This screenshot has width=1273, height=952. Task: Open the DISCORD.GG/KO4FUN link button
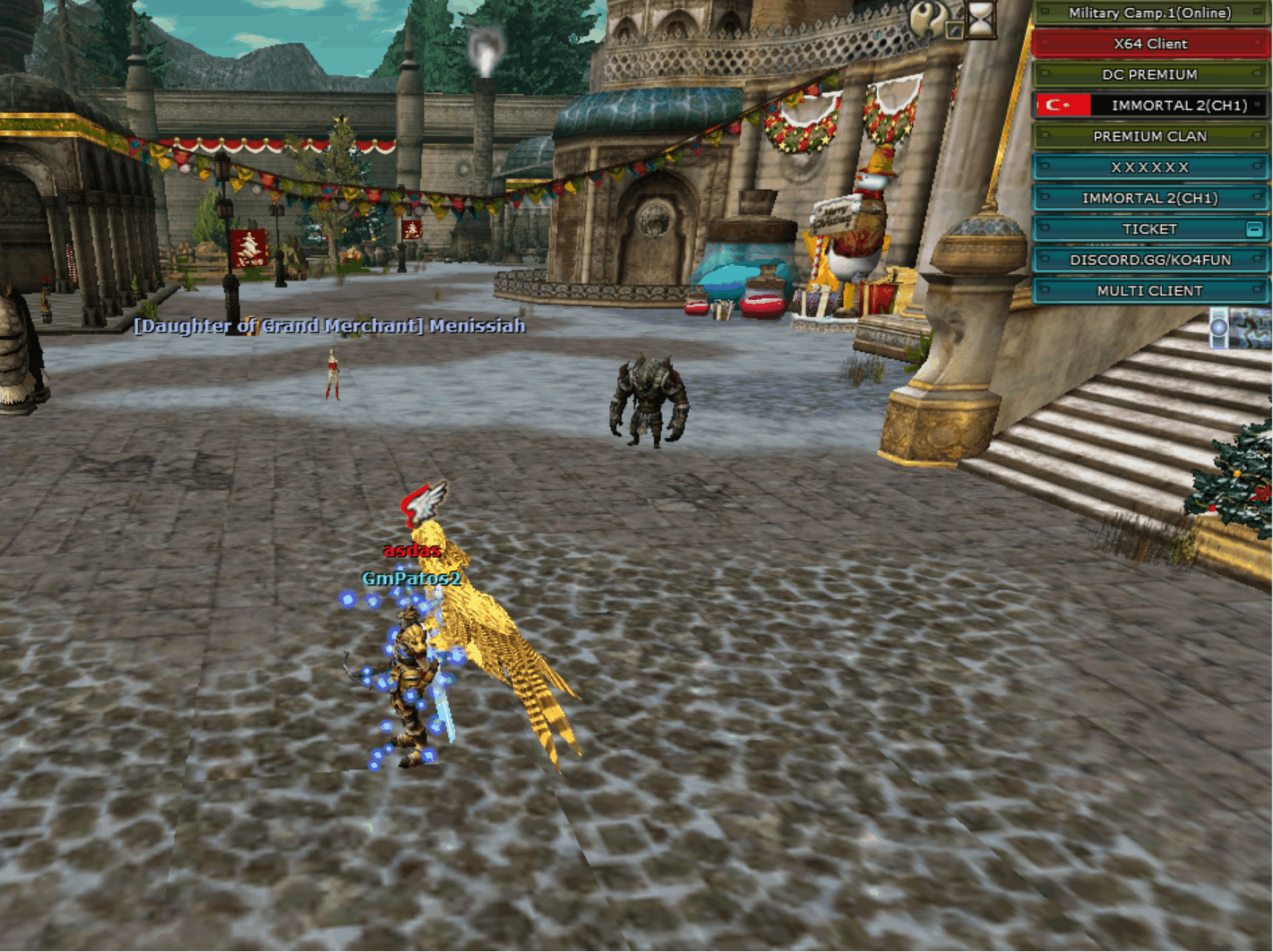click(x=1149, y=260)
